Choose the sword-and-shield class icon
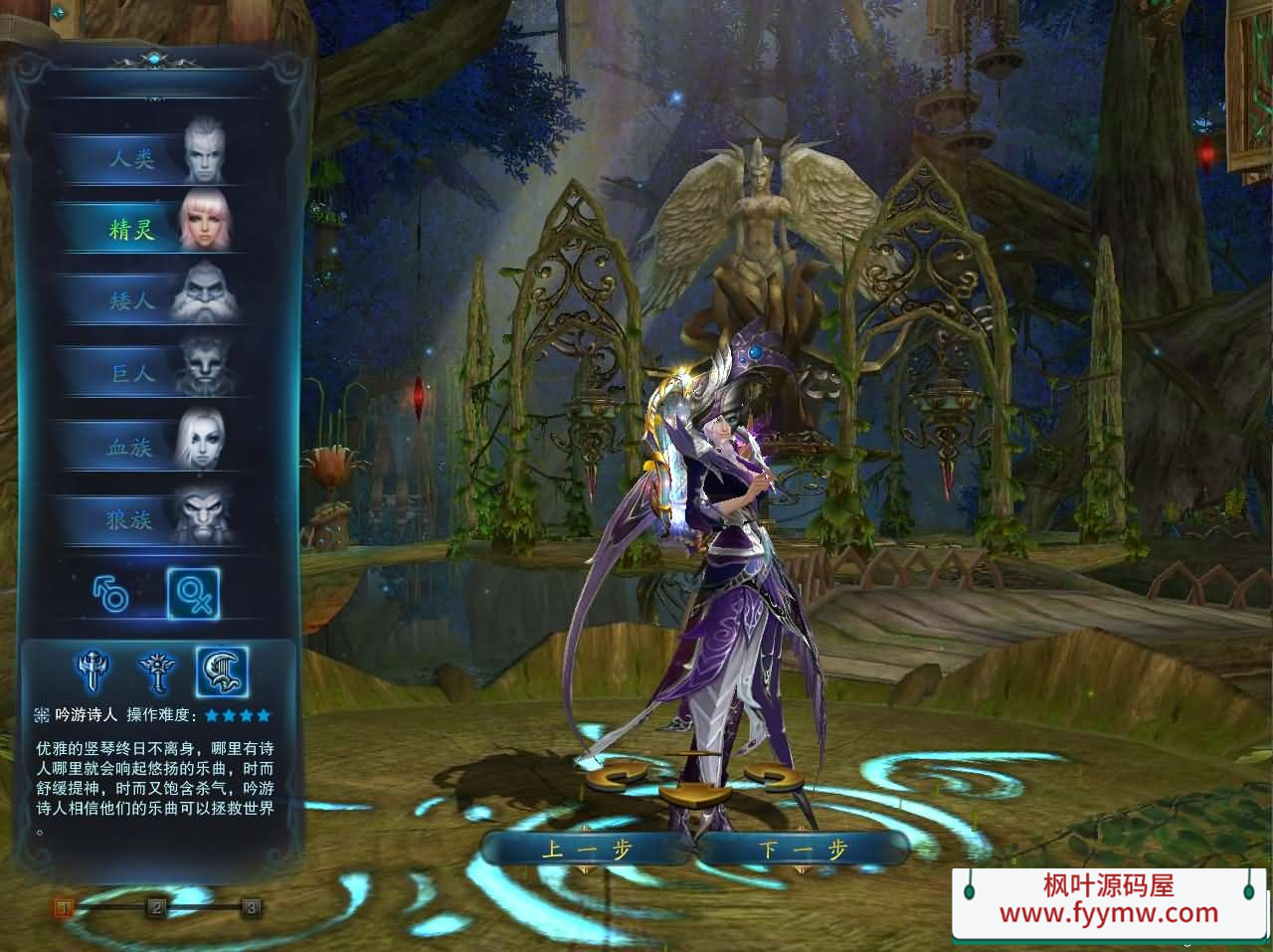Image resolution: width=1273 pixels, height=952 pixels. point(94,672)
